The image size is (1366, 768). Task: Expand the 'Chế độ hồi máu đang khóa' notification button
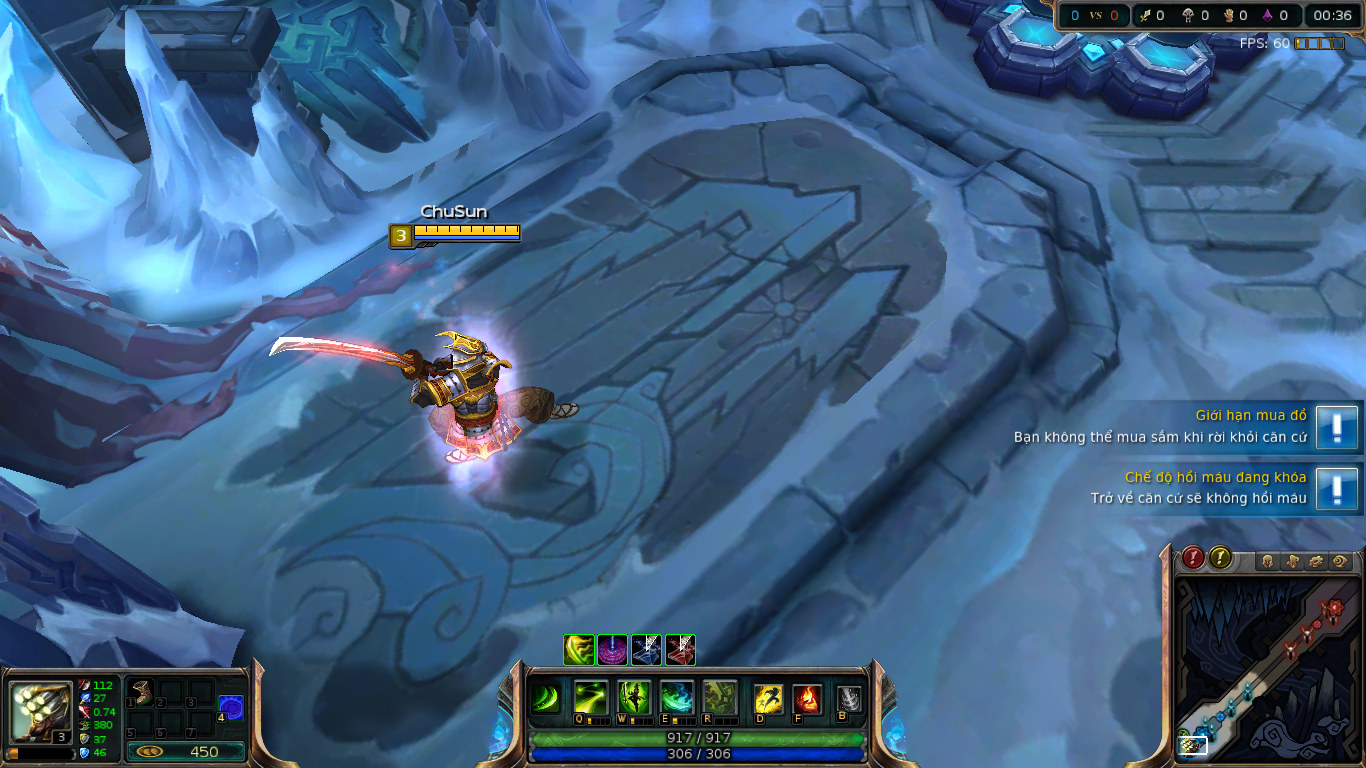pos(1337,490)
